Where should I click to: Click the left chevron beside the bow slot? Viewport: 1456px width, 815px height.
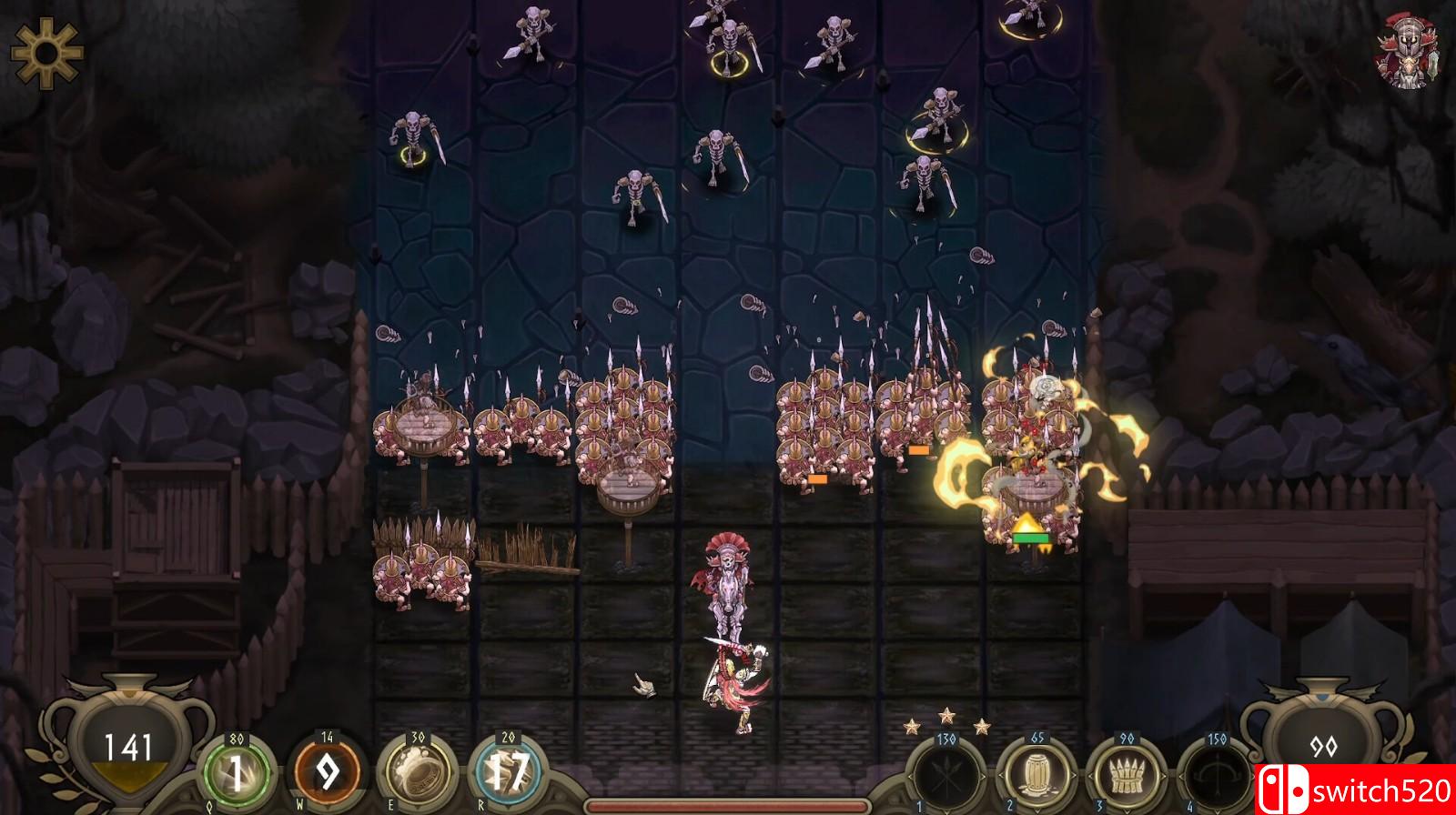(x=1182, y=776)
